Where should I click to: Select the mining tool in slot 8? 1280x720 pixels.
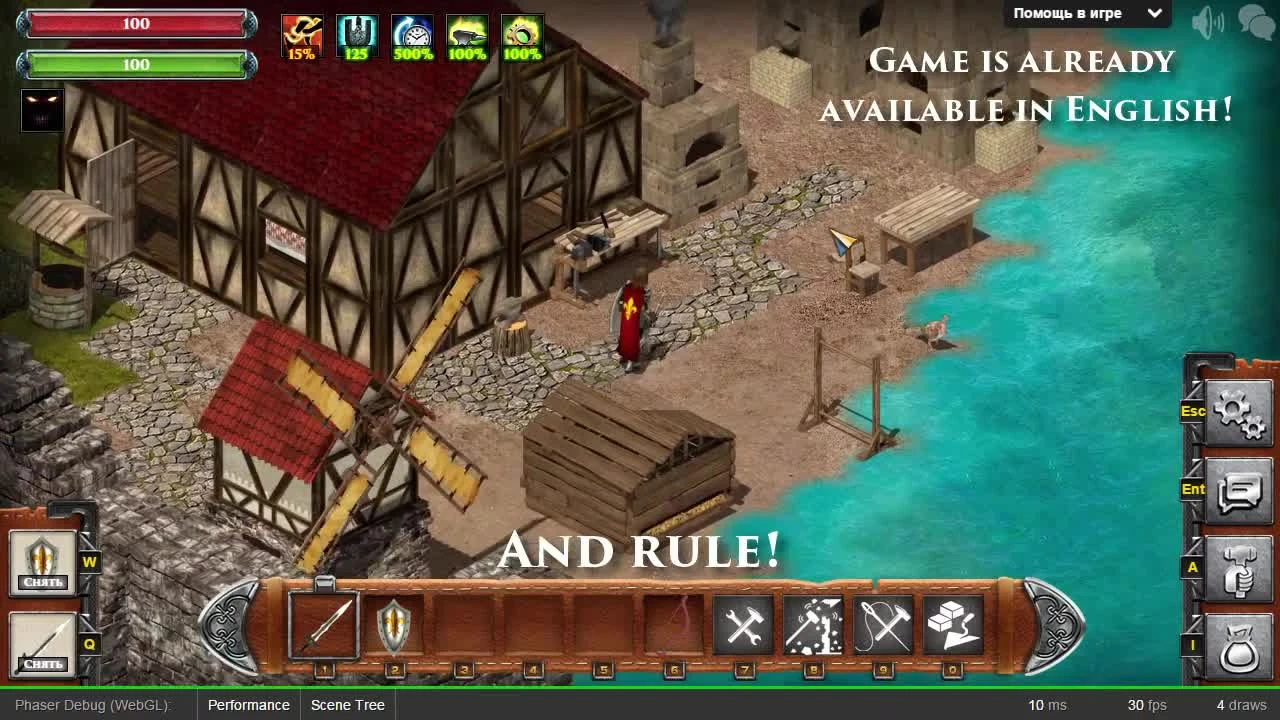[x=814, y=622]
